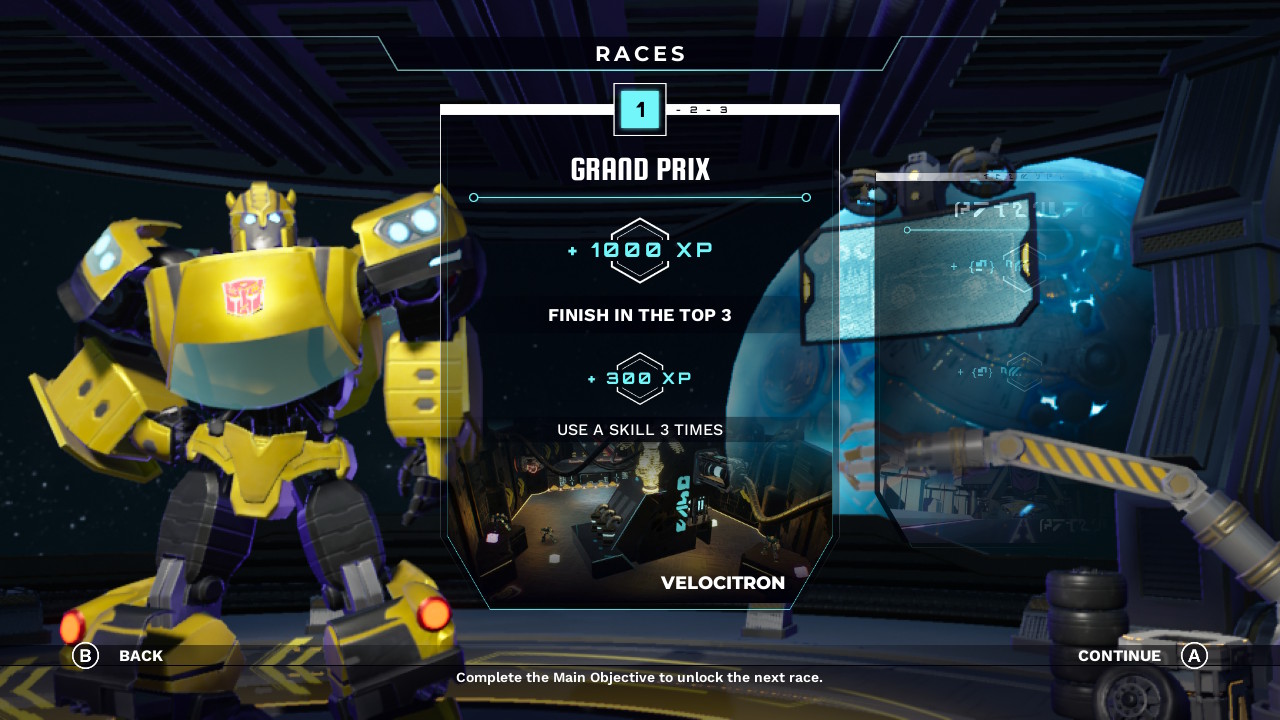
Task: Continue to the selected race
Action: click(x=1120, y=656)
